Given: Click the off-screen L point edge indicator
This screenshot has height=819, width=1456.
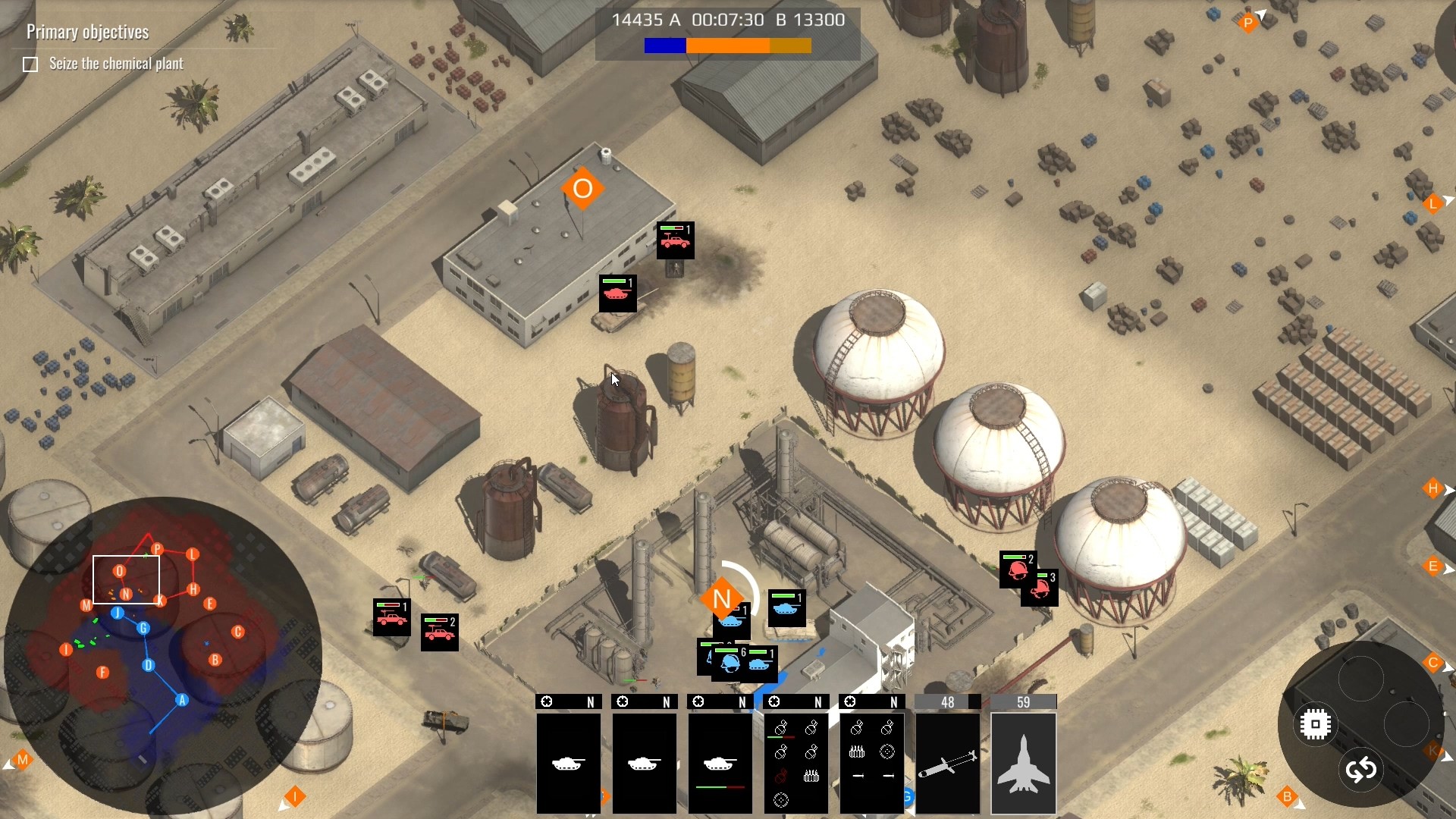Looking at the screenshot, I should click(1433, 204).
